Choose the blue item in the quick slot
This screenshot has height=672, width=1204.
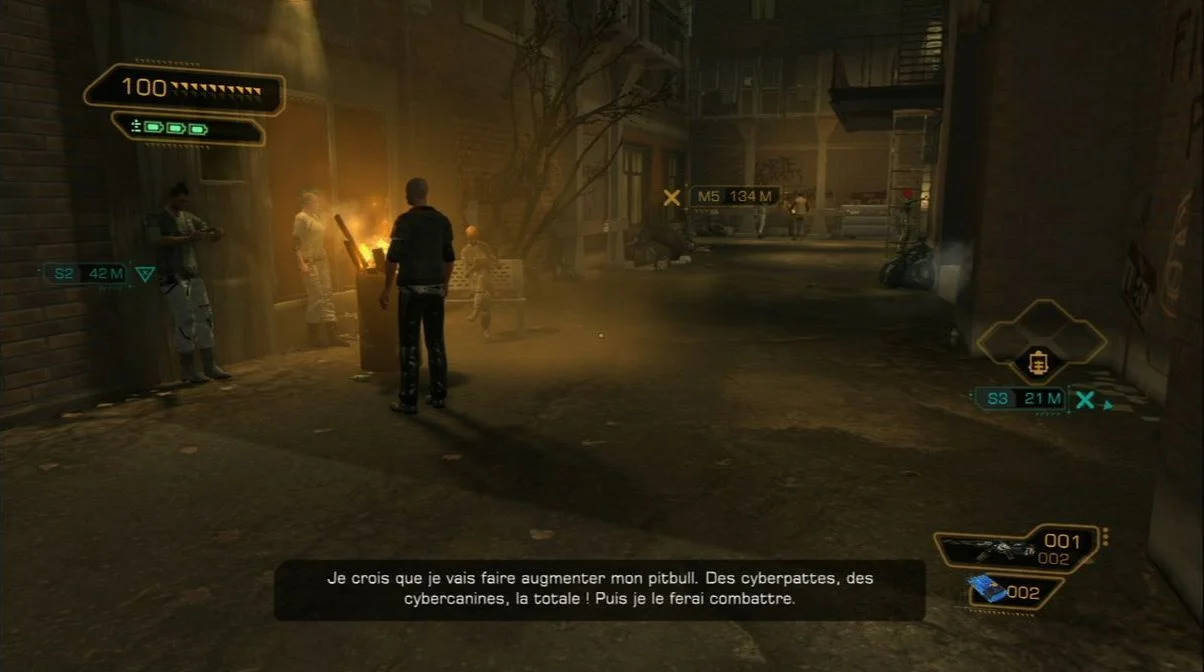coord(986,590)
